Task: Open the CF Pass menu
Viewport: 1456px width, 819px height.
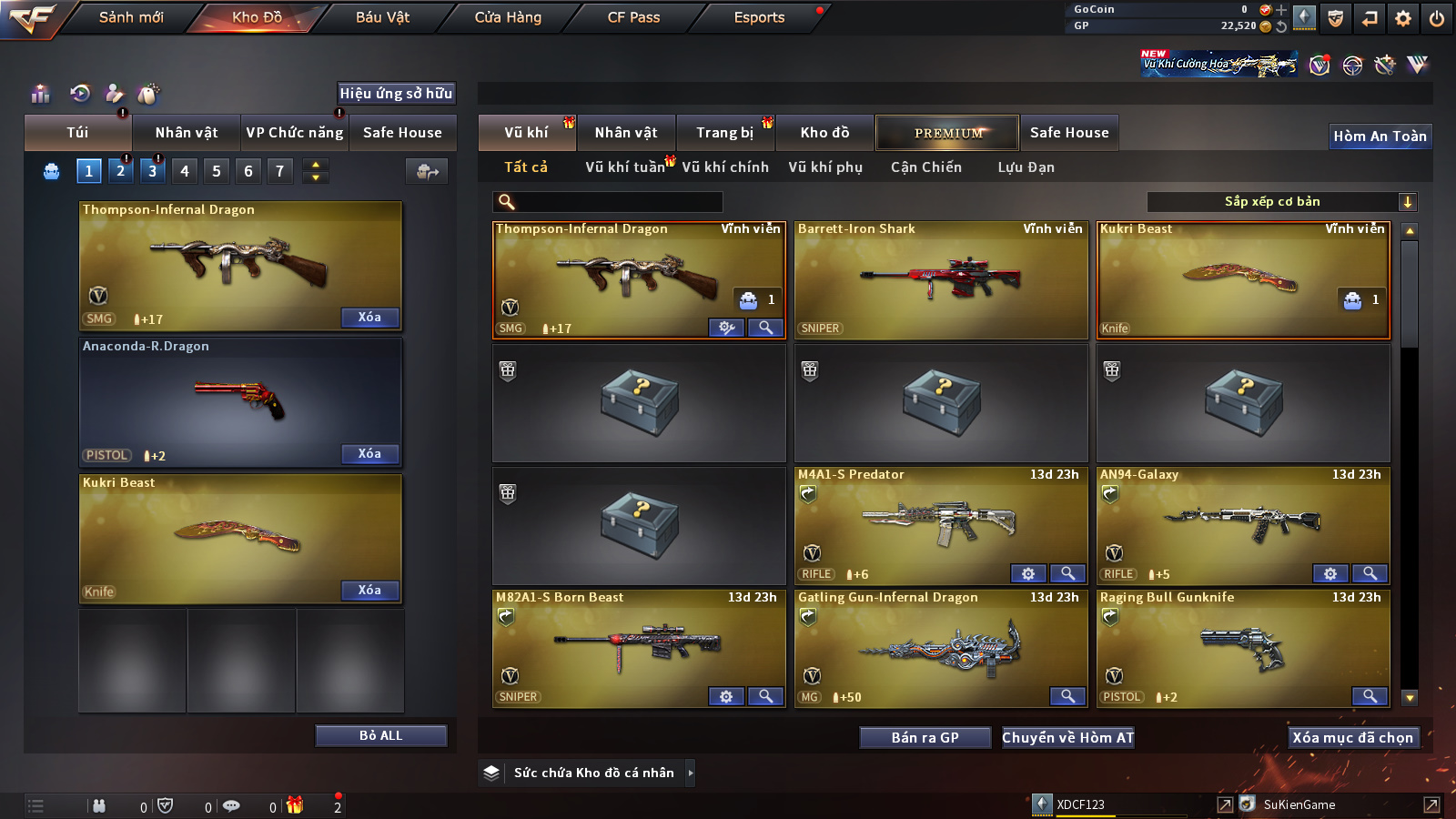Action: coord(633,17)
